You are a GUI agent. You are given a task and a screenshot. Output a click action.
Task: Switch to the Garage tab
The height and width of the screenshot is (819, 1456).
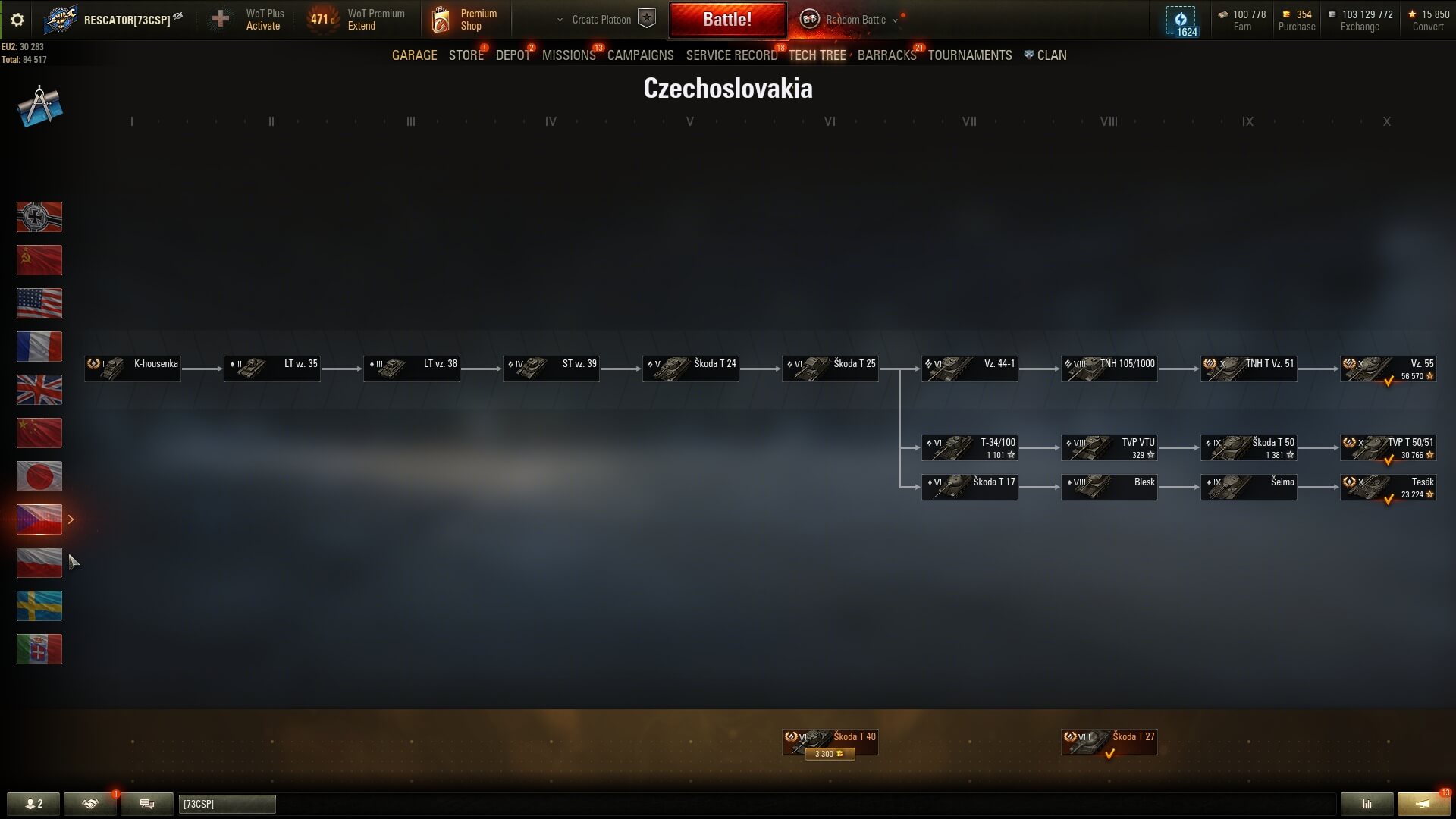[x=414, y=55]
